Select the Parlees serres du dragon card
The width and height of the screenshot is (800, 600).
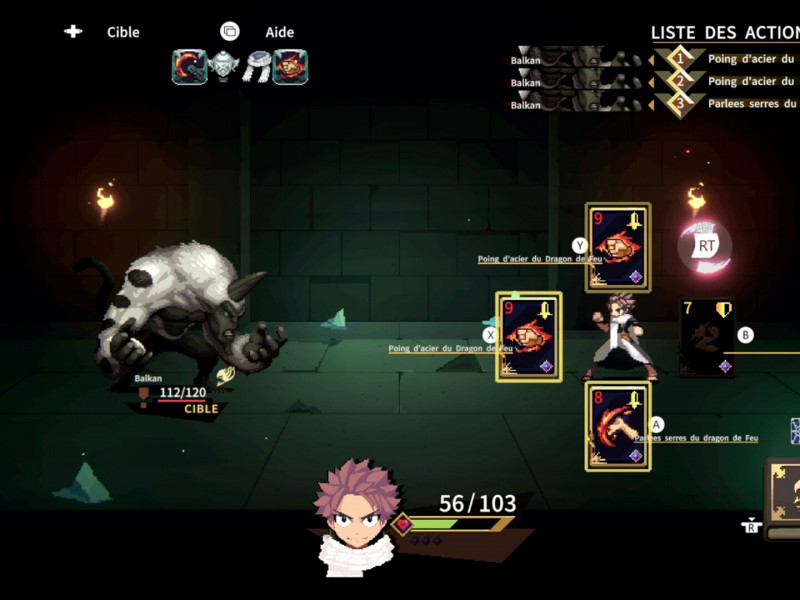tap(617, 427)
